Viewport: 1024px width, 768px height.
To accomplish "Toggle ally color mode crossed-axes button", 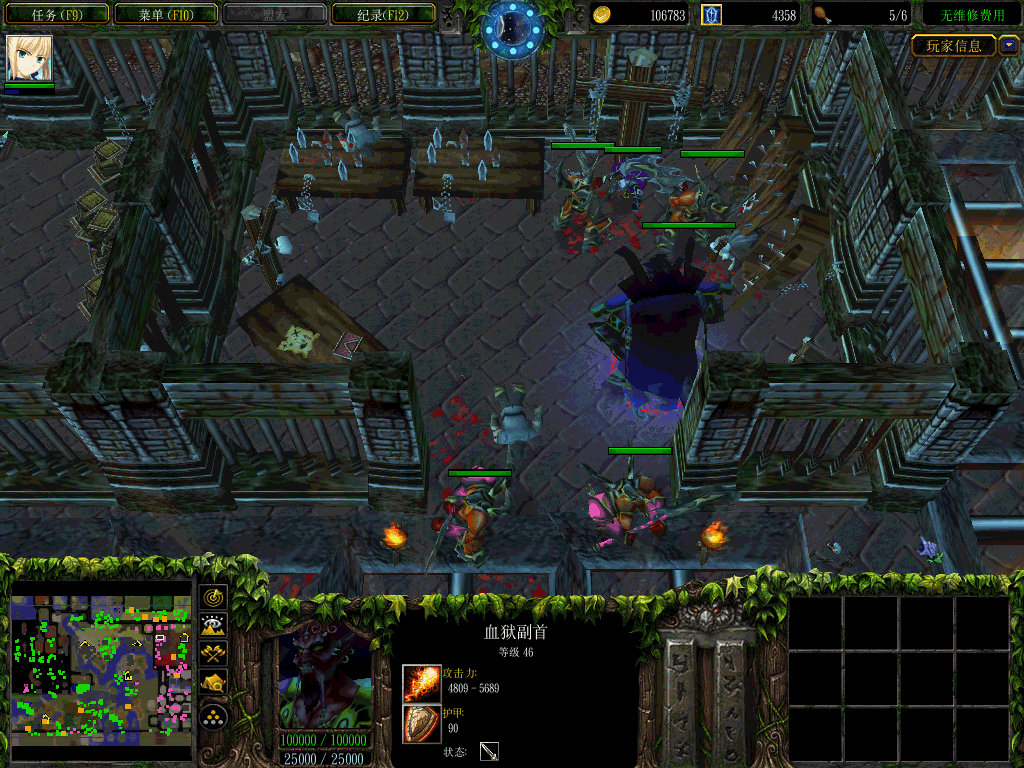I will (214, 654).
